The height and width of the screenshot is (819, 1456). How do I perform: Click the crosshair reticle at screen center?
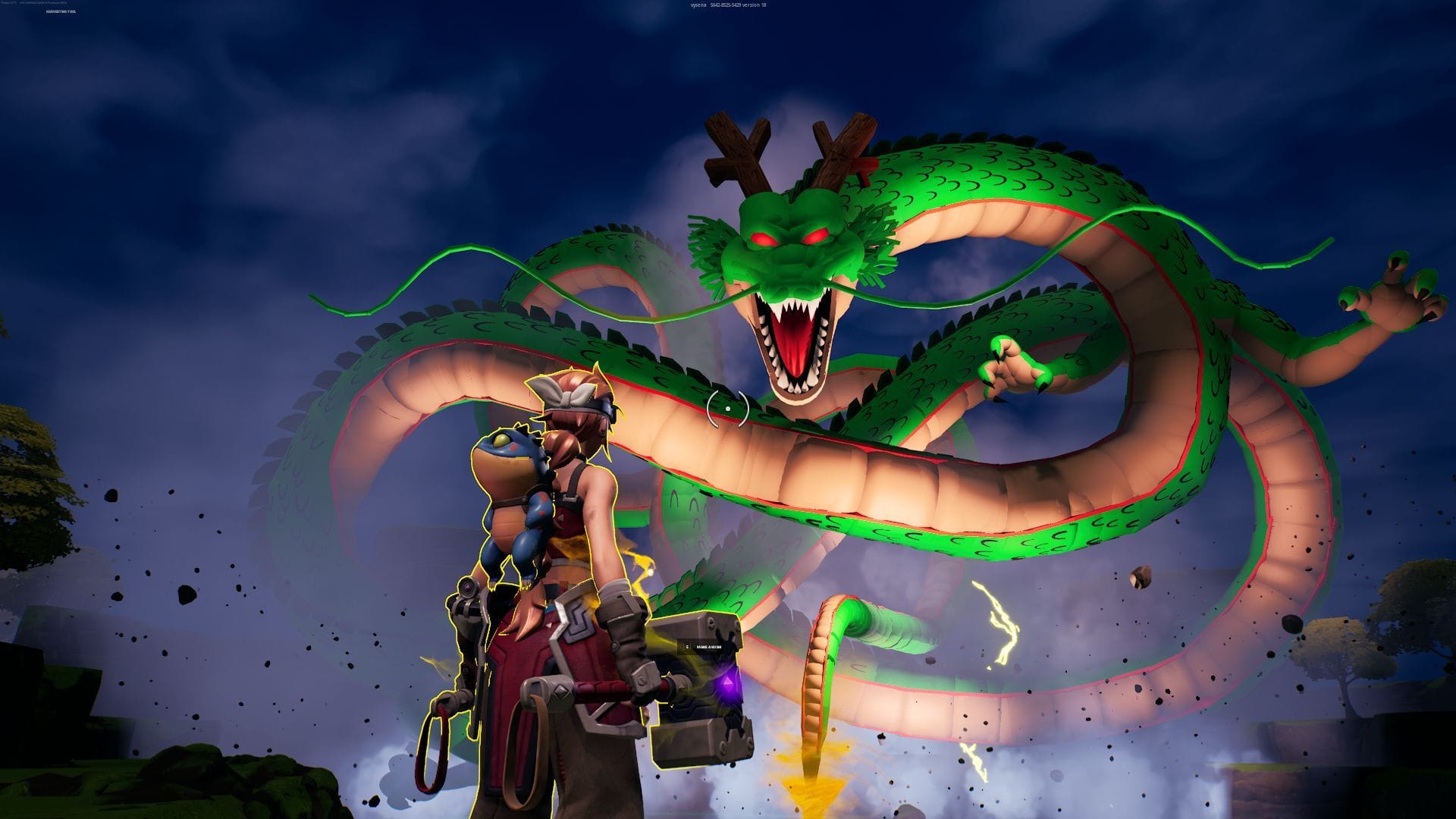pyautogui.click(x=726, y=408)
